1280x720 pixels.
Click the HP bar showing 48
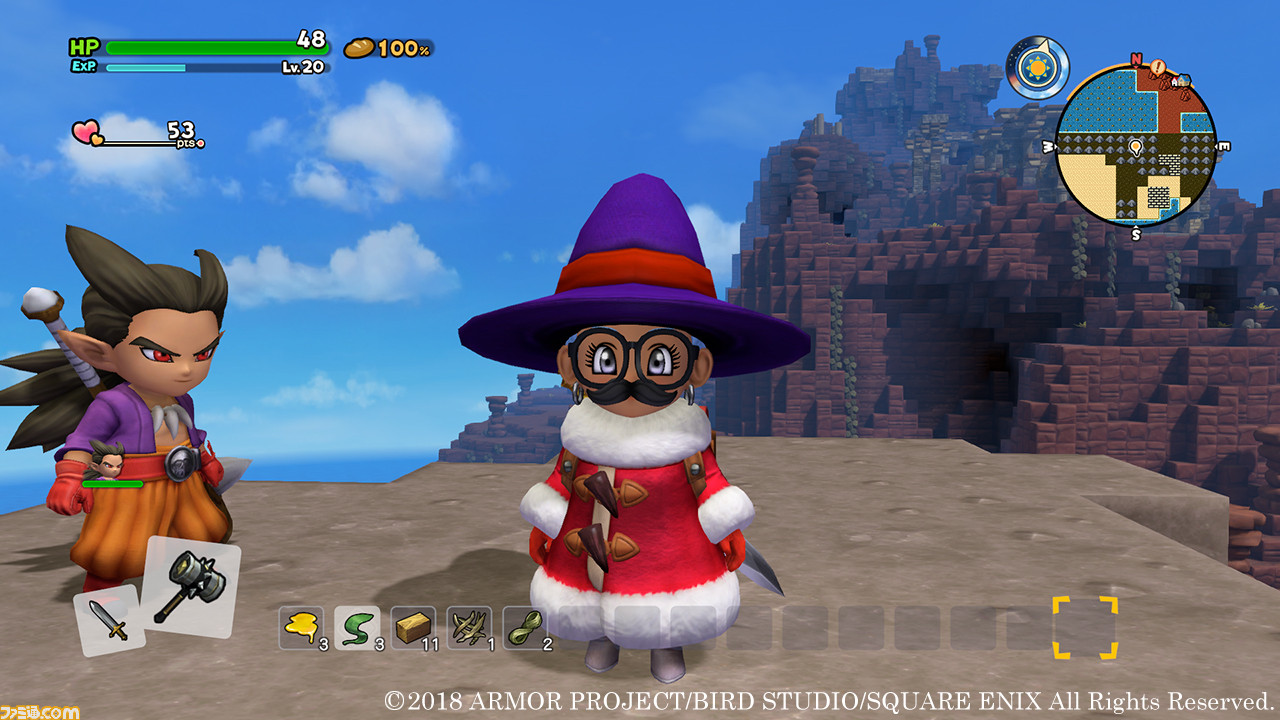[x=200, y=45]
